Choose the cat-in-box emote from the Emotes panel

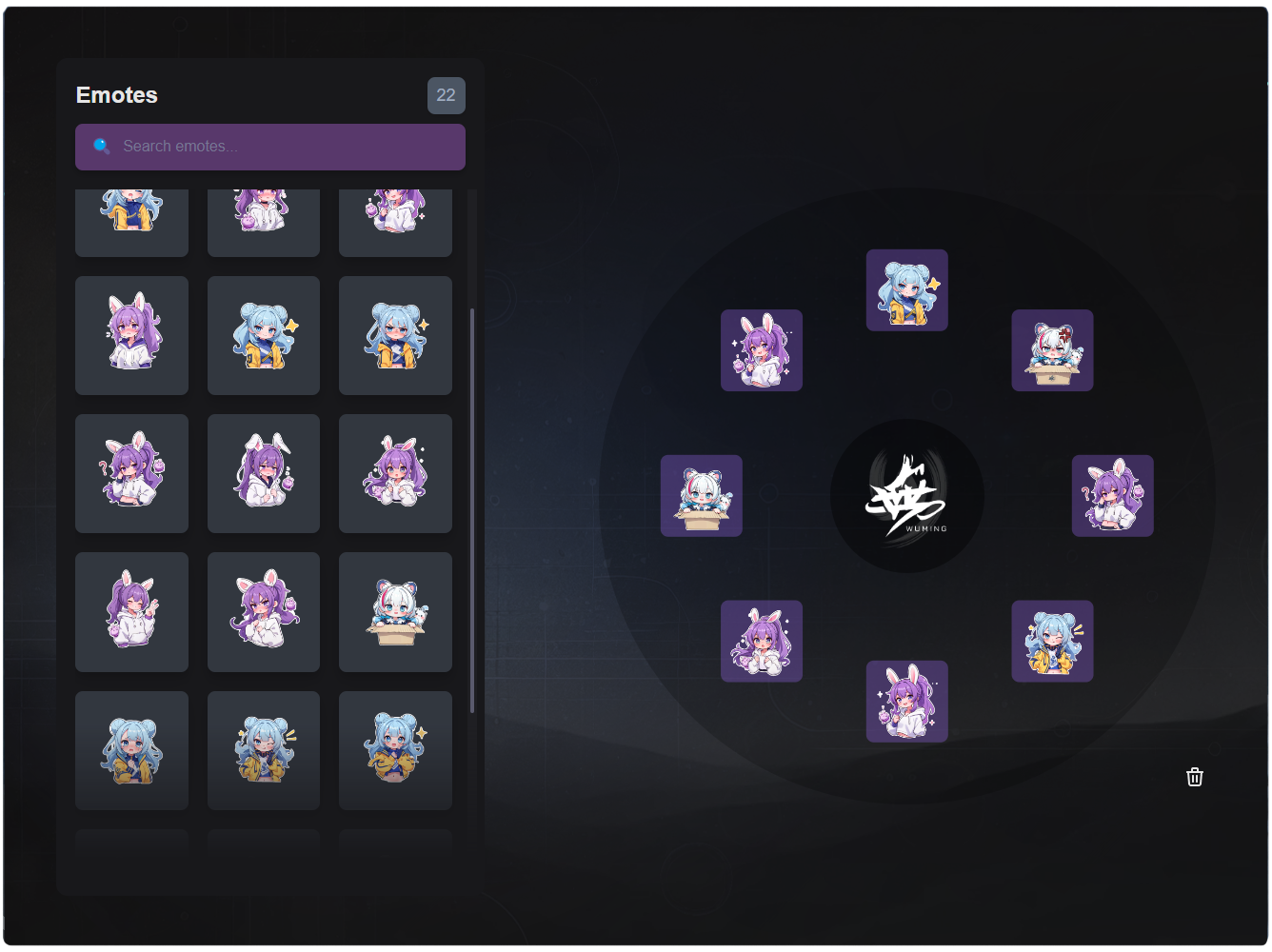click(395, 612)
